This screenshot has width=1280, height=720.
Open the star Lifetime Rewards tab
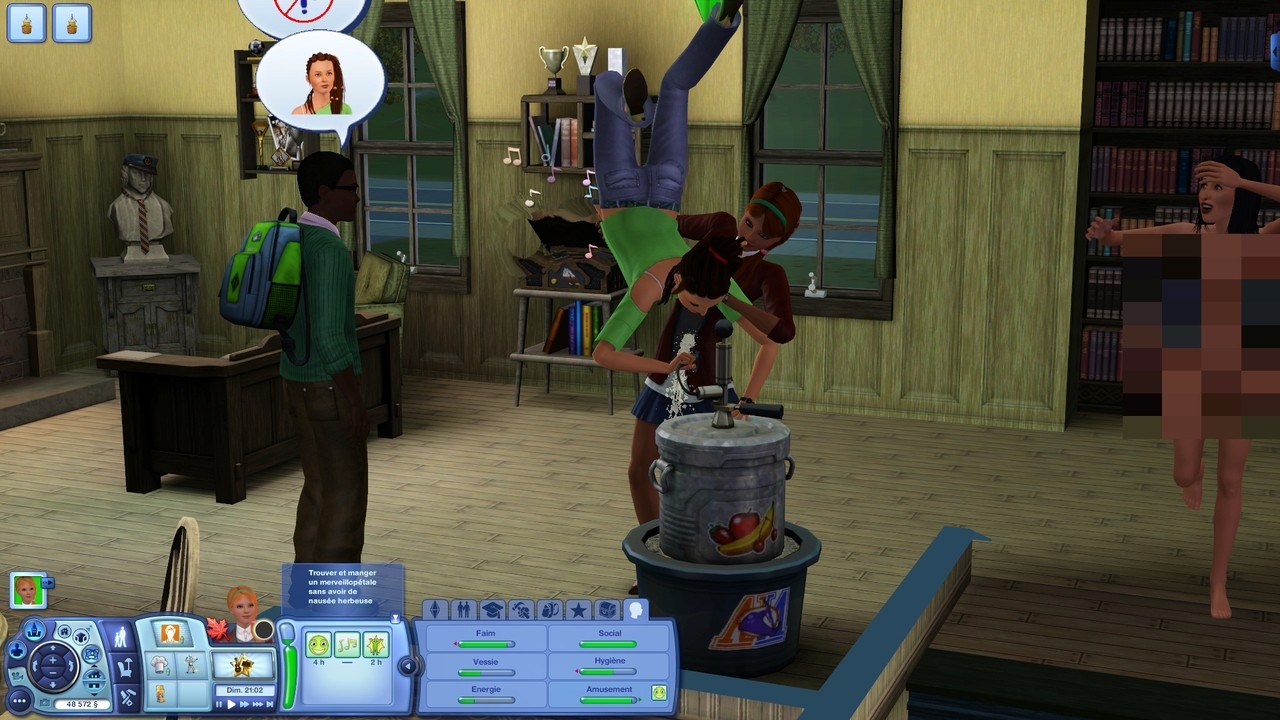[578, 609]
